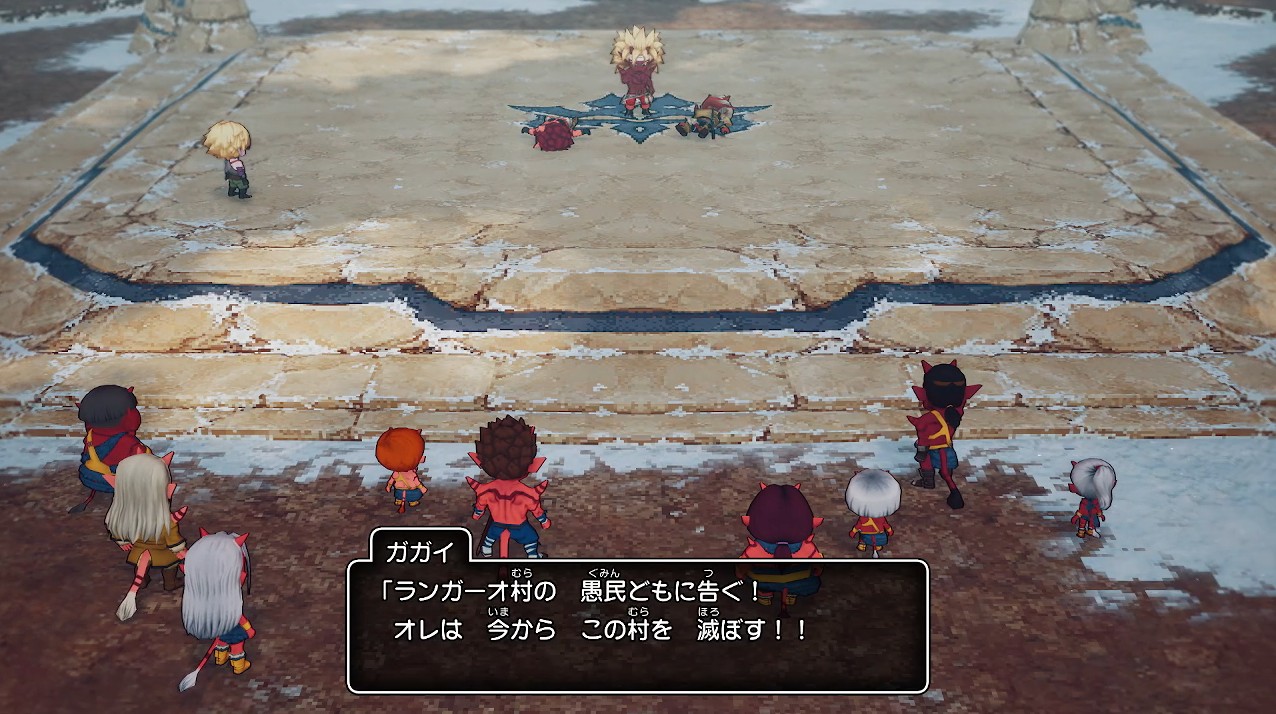
Task: Advance the ガガイ dialogue text box
Action: point(637,625)
